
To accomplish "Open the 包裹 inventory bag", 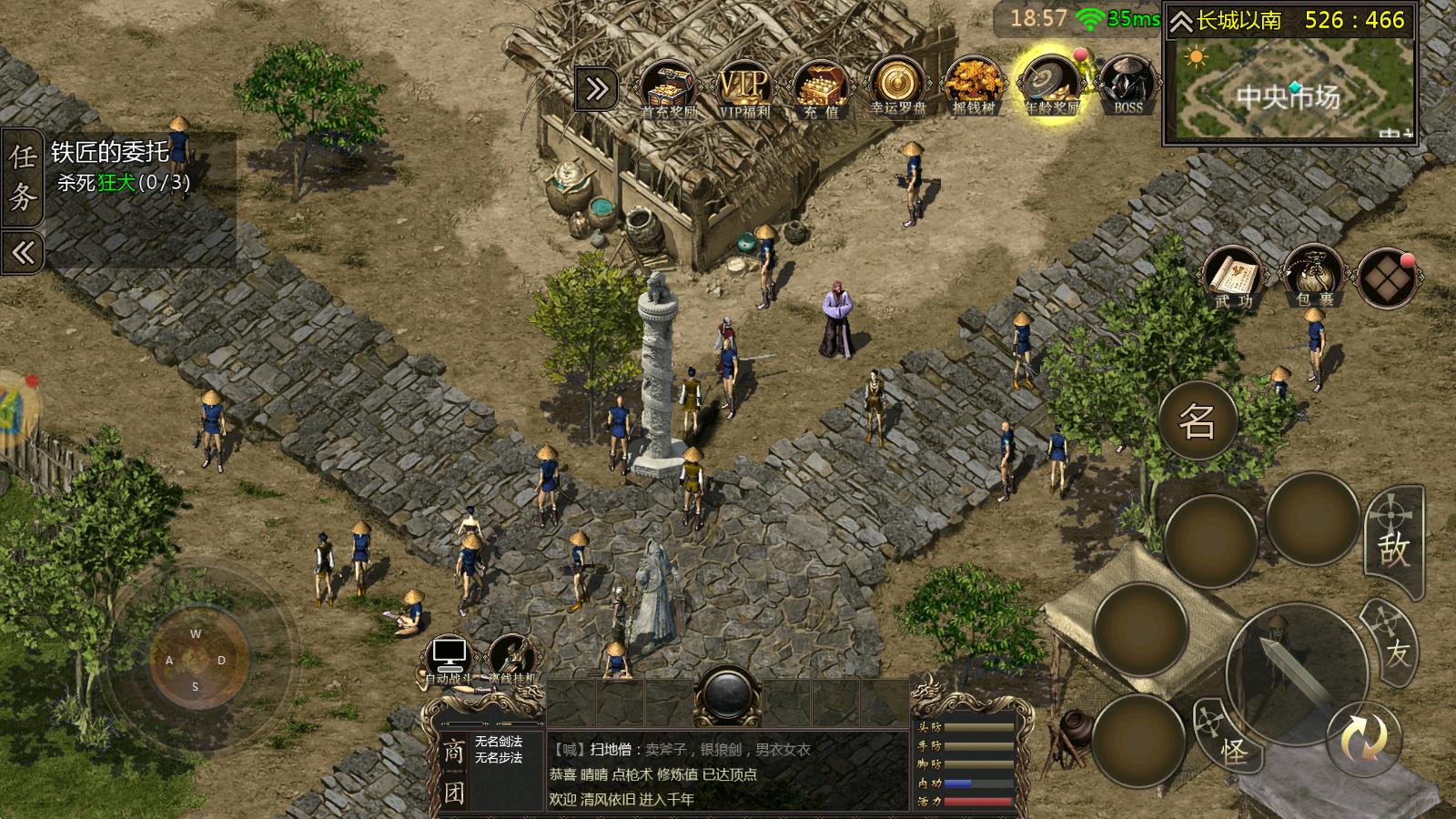I will 1311,277.
